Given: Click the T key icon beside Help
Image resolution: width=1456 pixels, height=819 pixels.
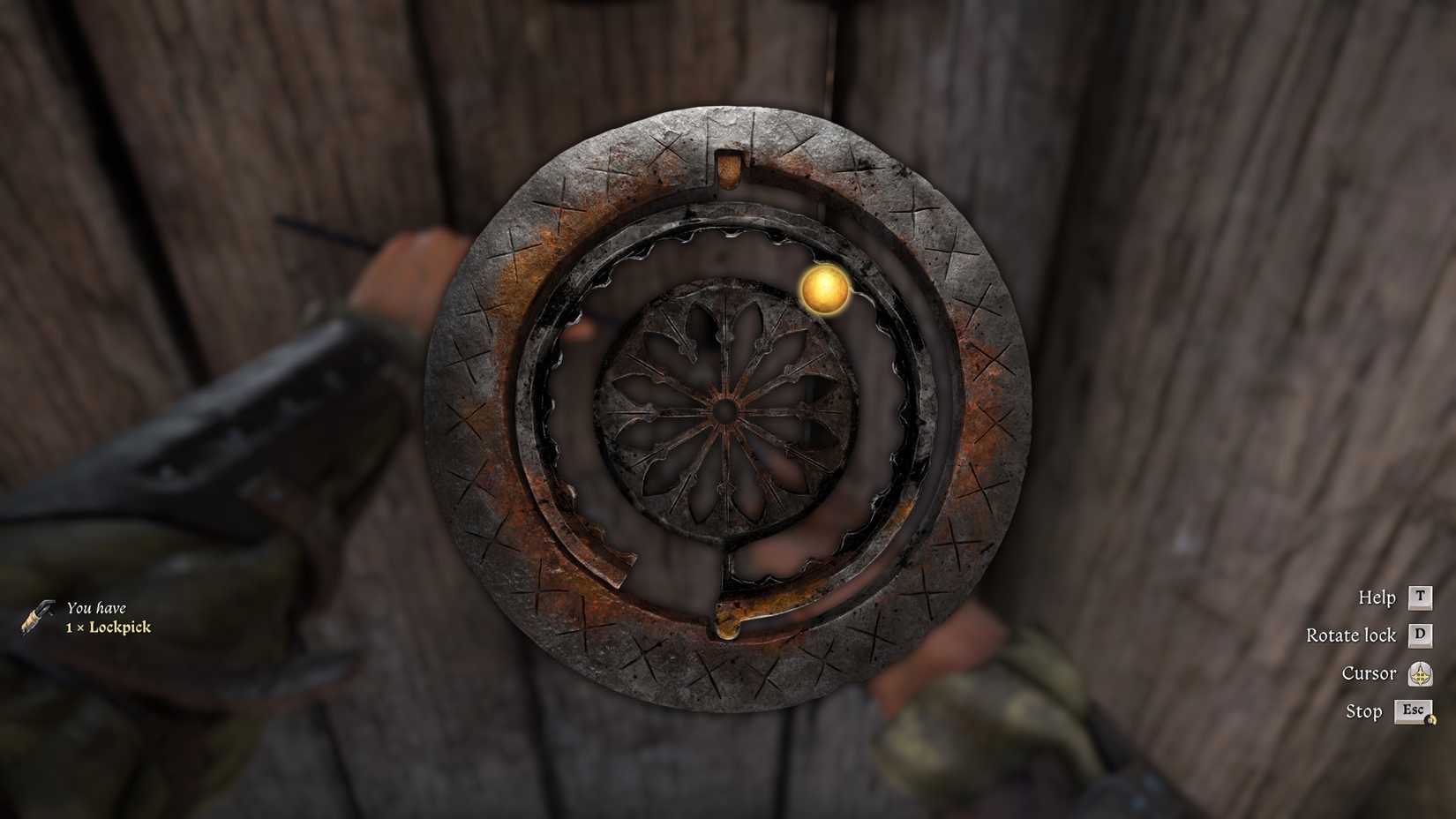Looking at the screenshot, I should pos(1418,597).
